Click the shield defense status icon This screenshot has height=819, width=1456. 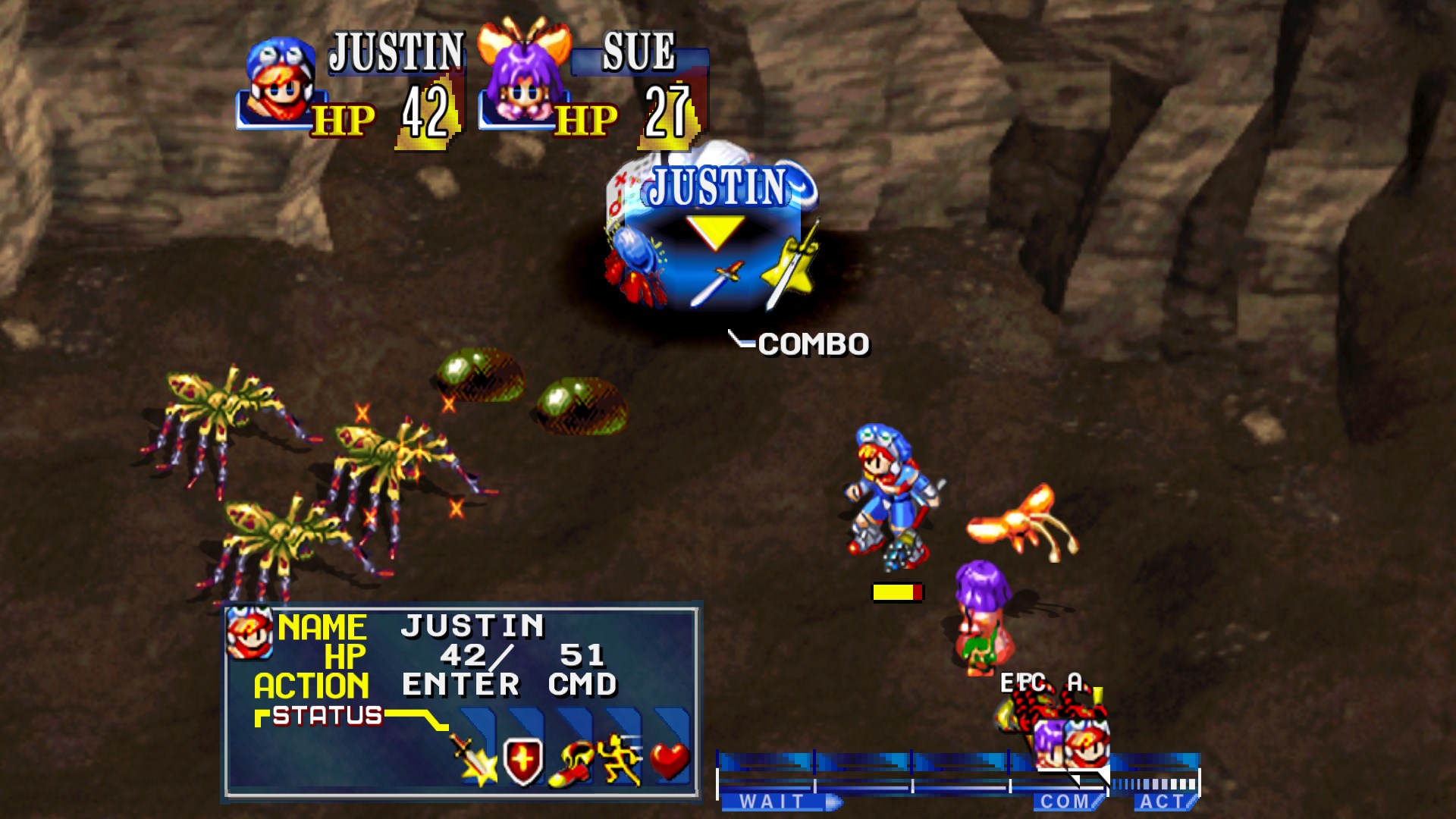click(522, 762)
